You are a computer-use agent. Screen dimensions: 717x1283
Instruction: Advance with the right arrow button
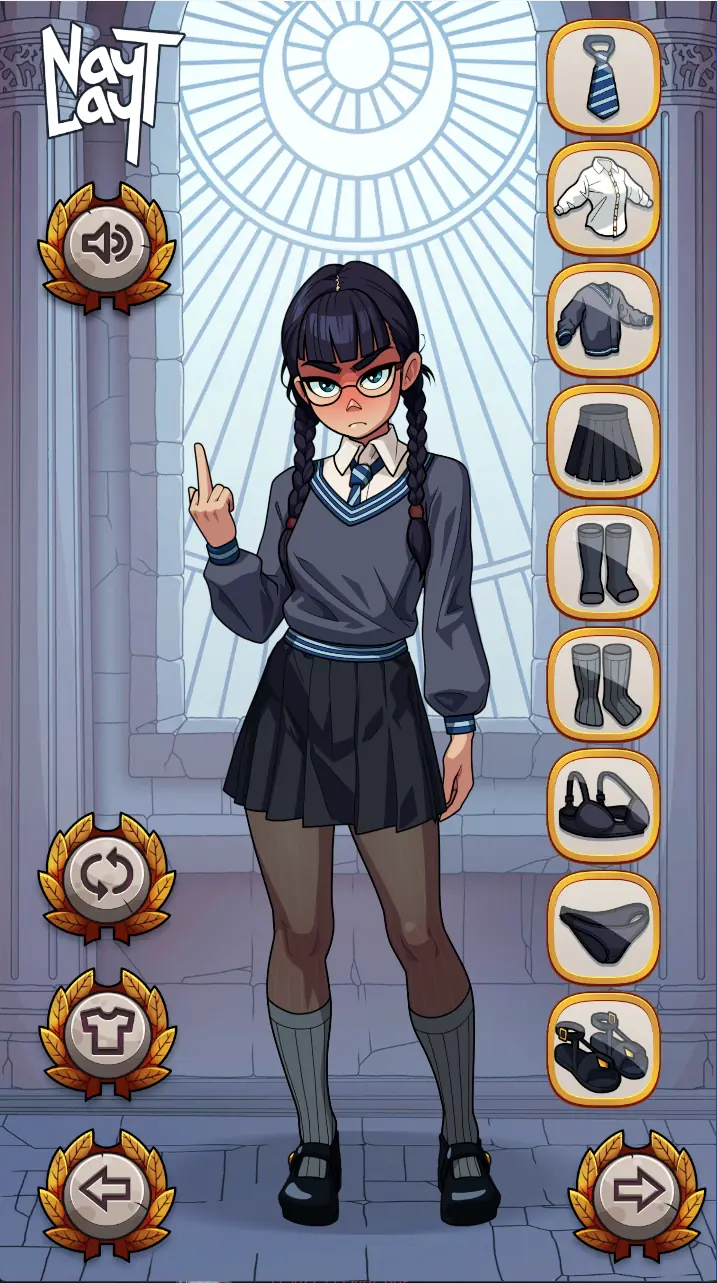pyautogui.click(x=636, y=1190)
